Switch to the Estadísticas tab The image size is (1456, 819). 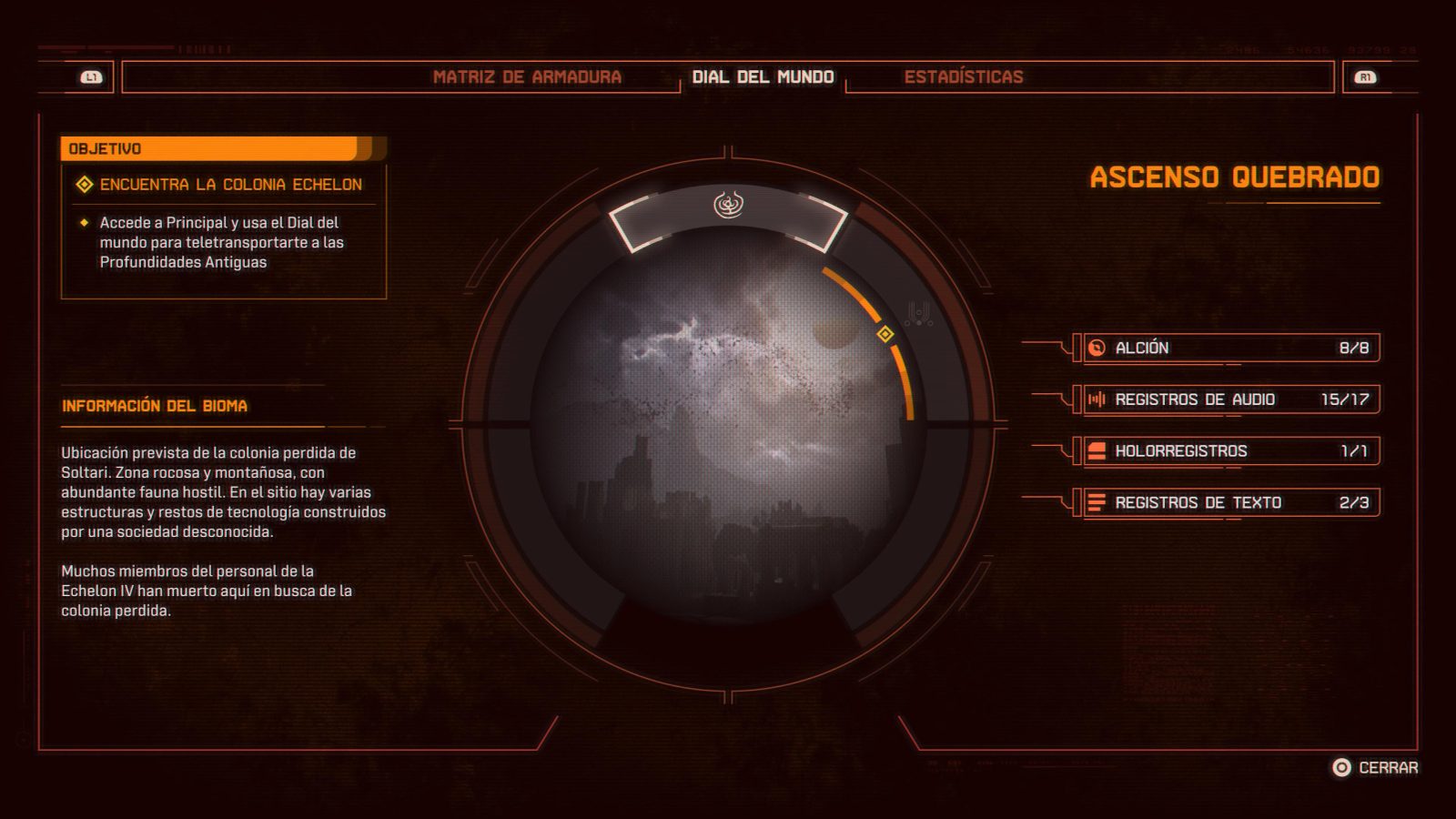pos(964,77)
